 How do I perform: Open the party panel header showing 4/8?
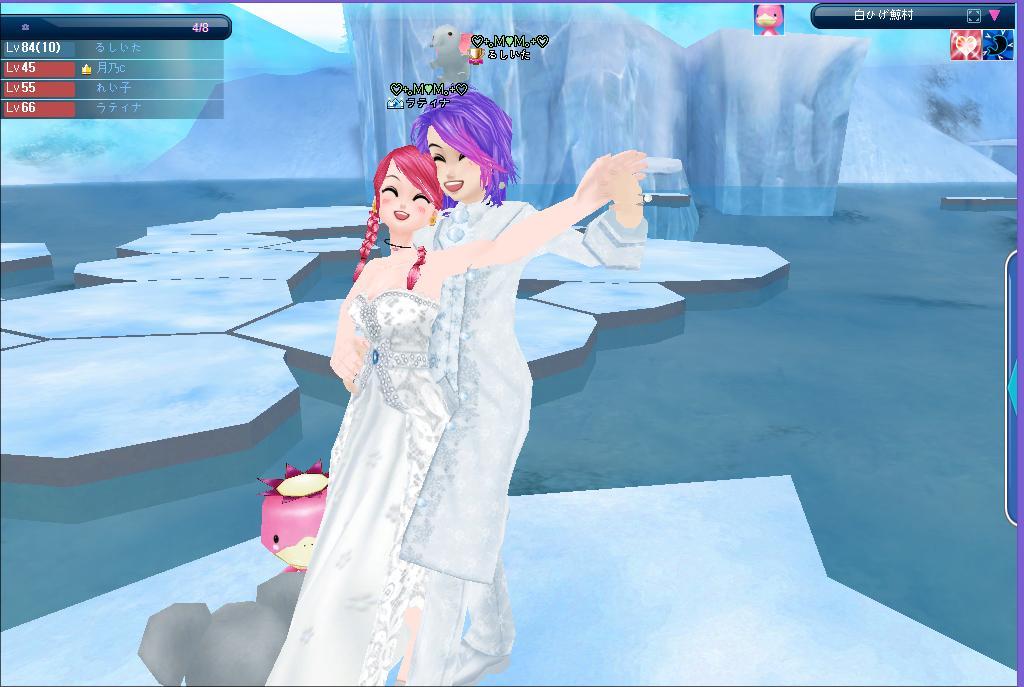115,28
